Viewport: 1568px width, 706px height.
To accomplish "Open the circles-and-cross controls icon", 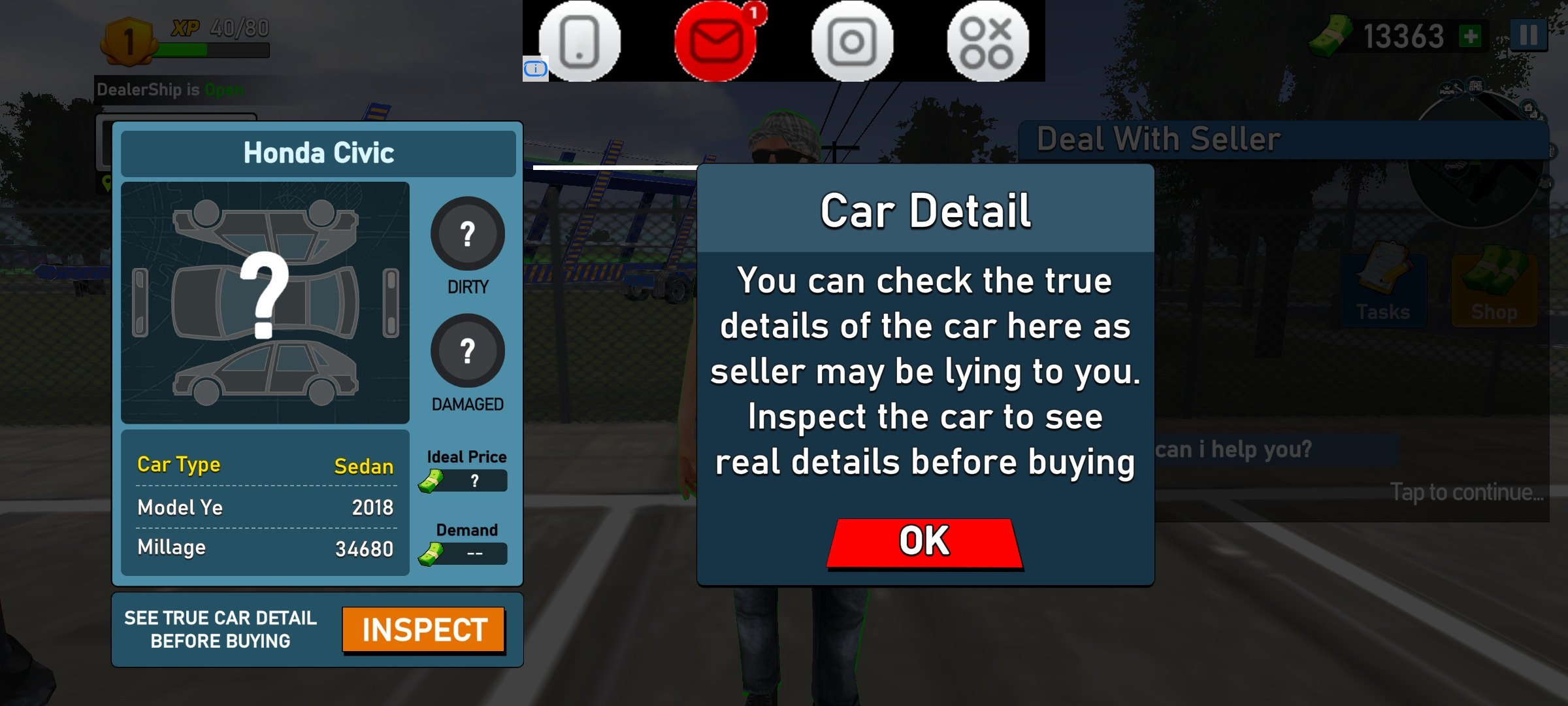I will coord(987,41).
